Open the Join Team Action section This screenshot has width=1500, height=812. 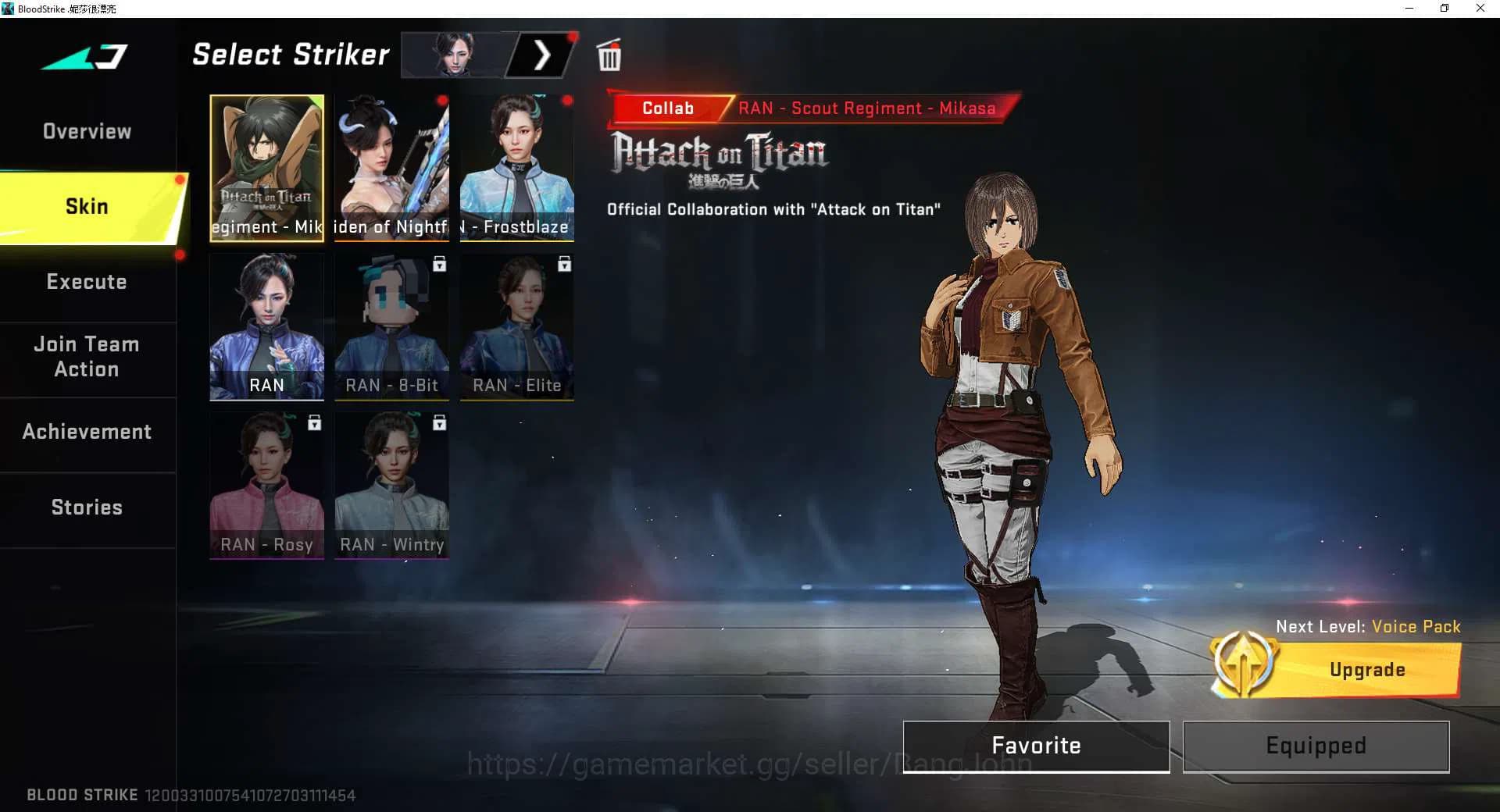coord(87,356)
